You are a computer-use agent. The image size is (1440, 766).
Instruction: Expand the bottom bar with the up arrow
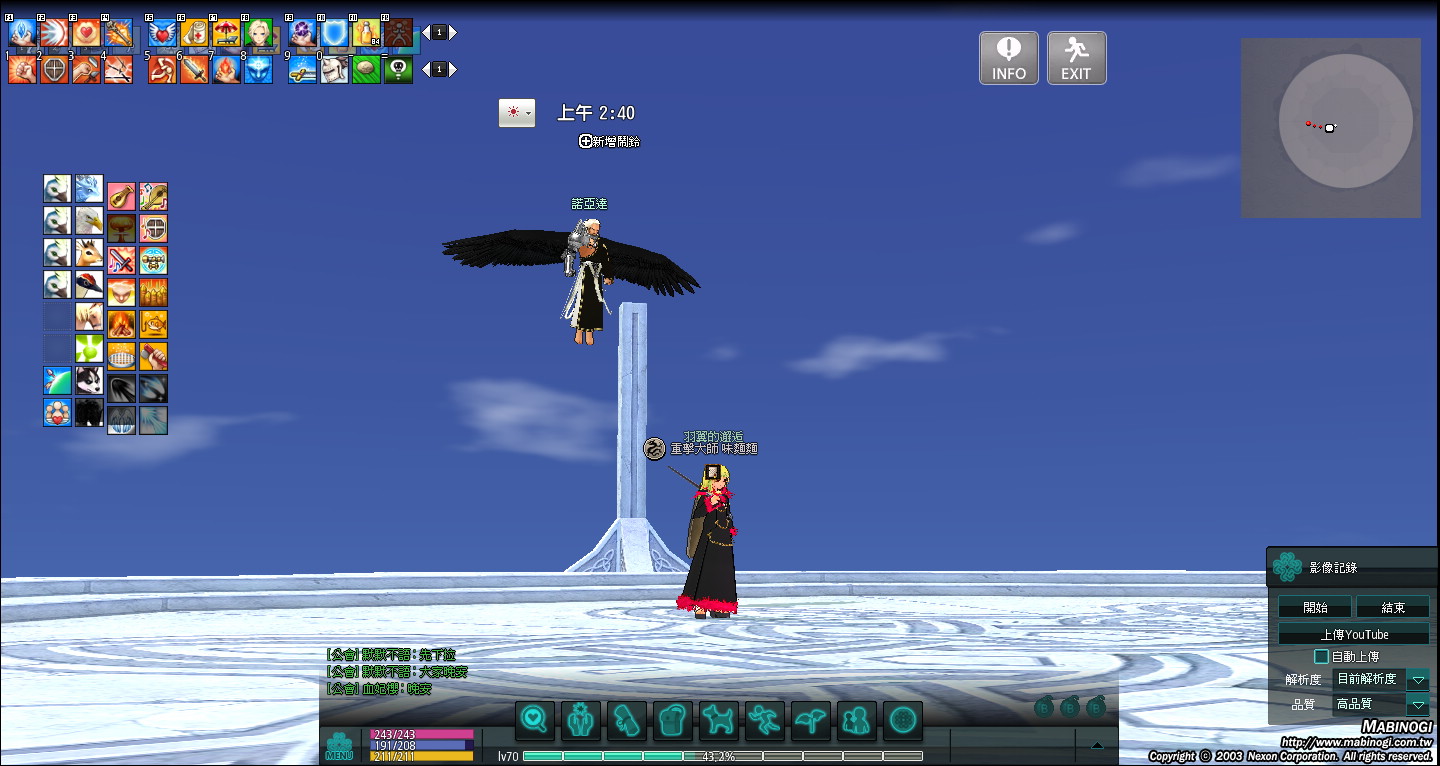click(1097, 745)
